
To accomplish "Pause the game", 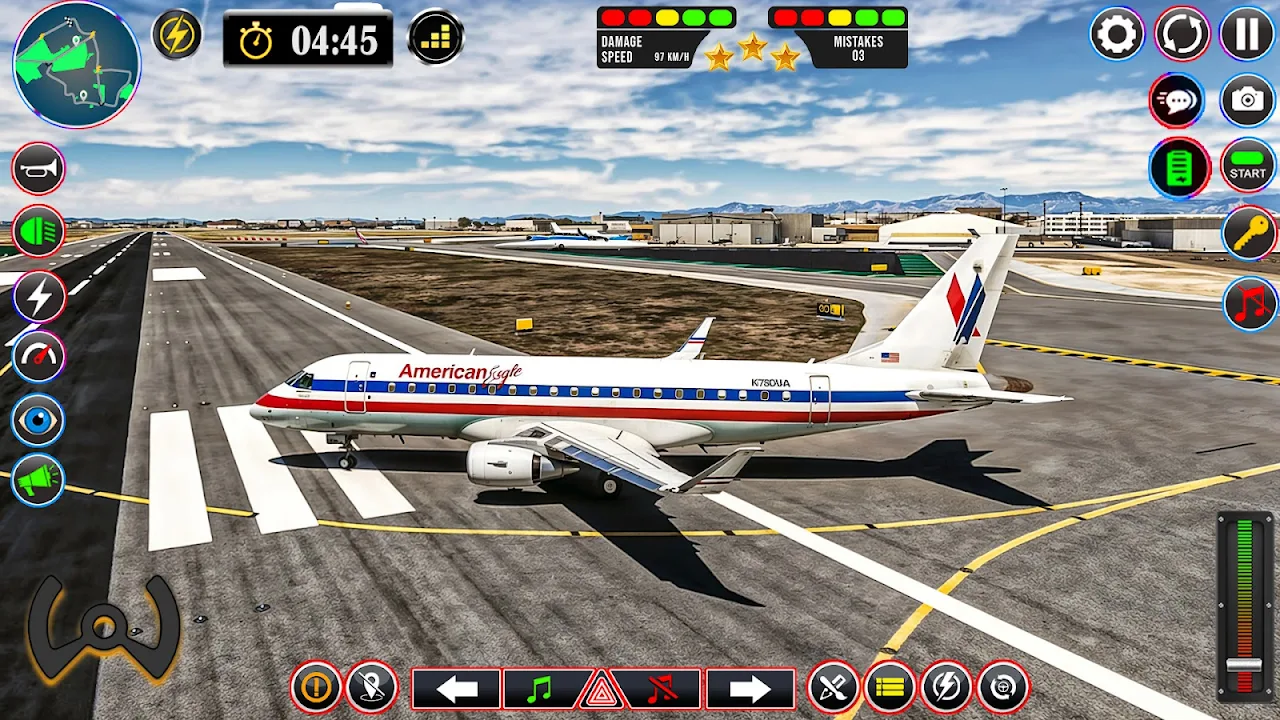I will click(x=1247, y=35).
